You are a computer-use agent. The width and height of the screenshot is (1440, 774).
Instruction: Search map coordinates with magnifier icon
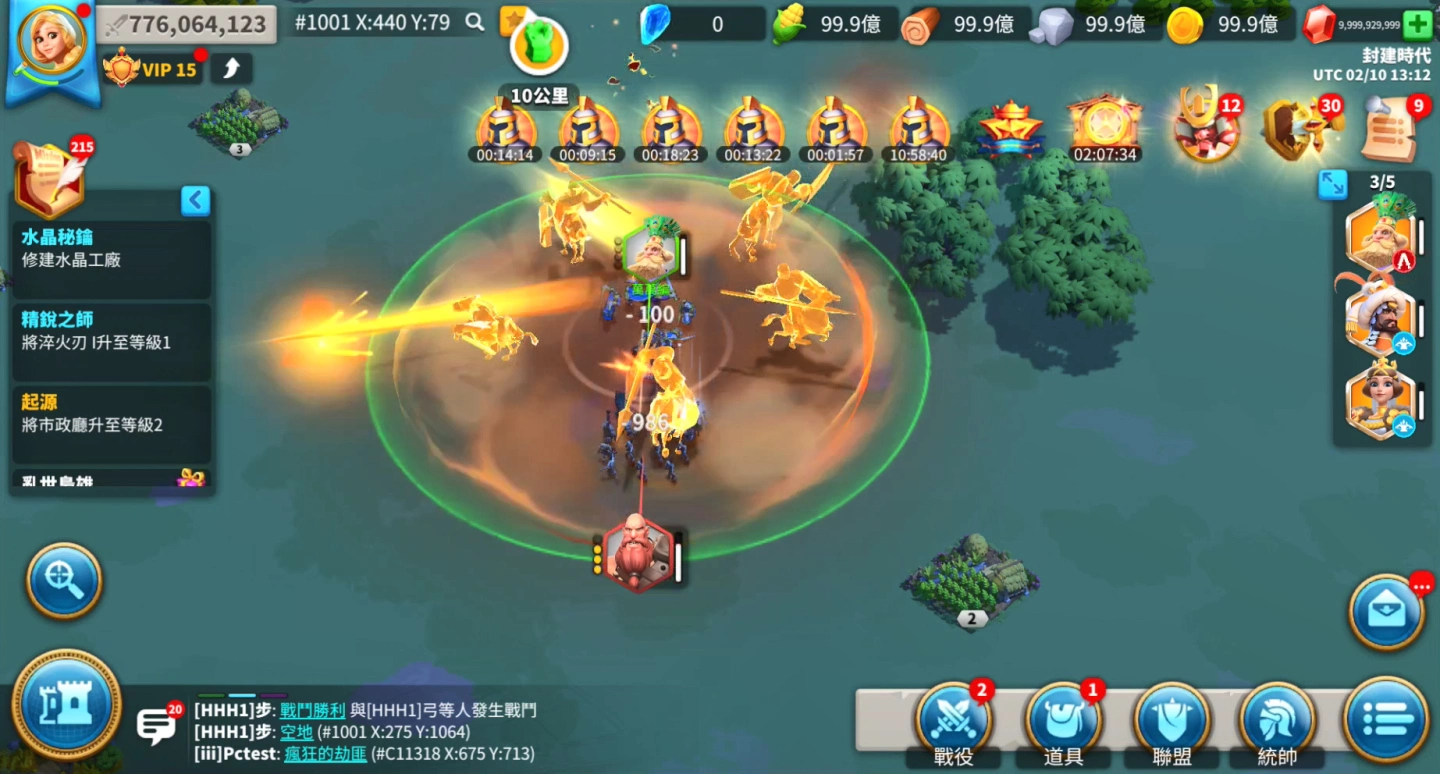click(475, 22)
